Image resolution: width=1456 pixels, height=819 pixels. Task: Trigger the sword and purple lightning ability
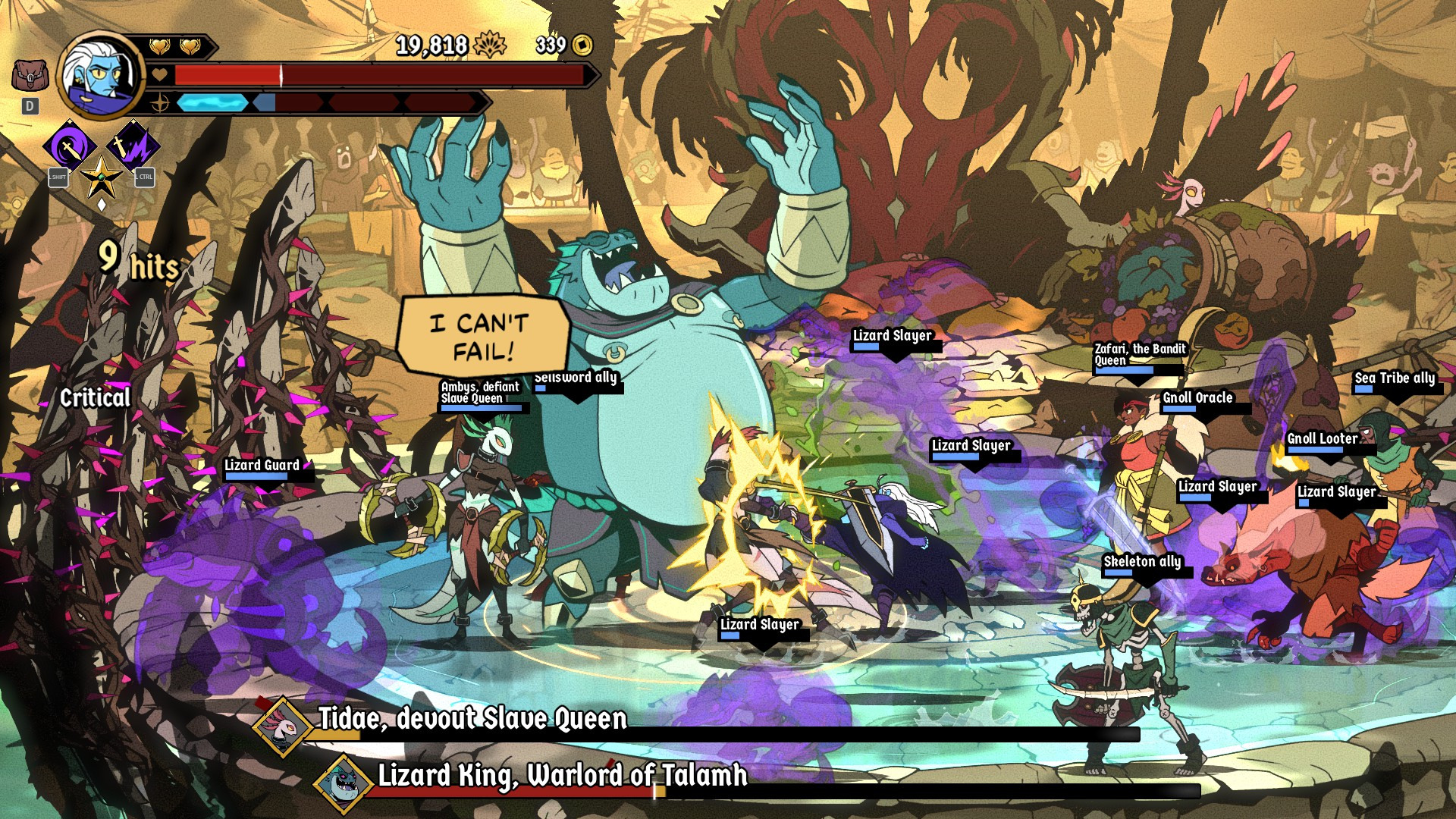133,146
